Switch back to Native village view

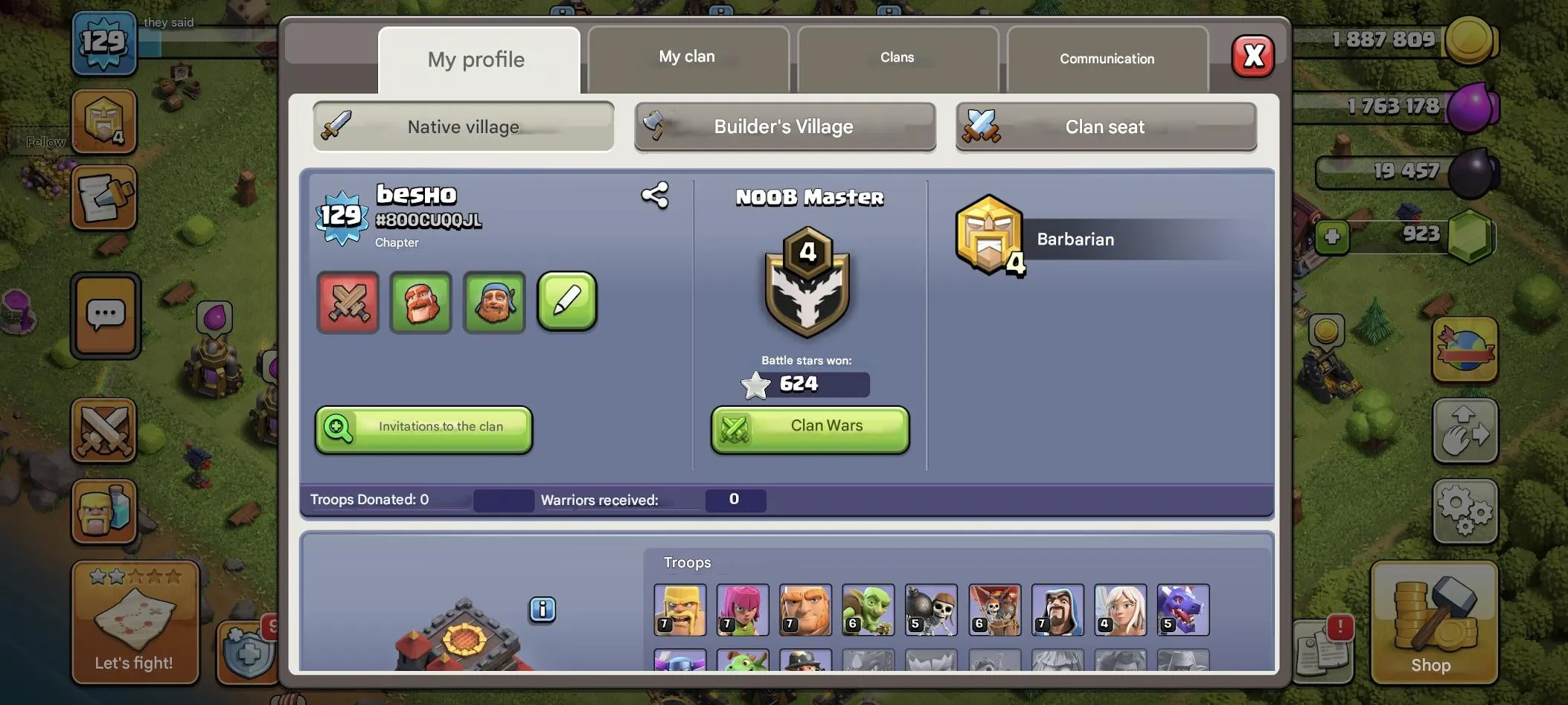462,126
